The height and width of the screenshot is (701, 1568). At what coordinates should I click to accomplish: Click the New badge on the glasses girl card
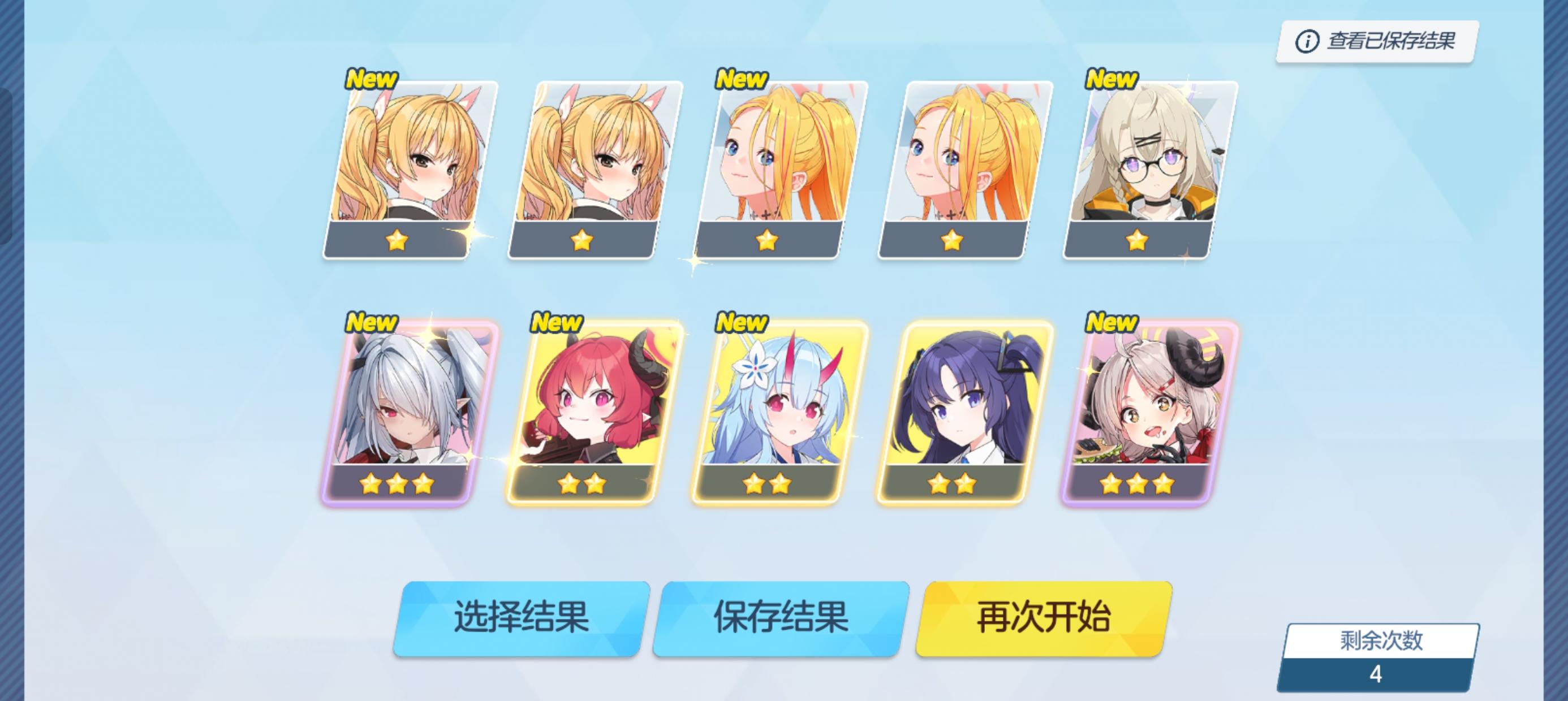tap(1111, 79)
